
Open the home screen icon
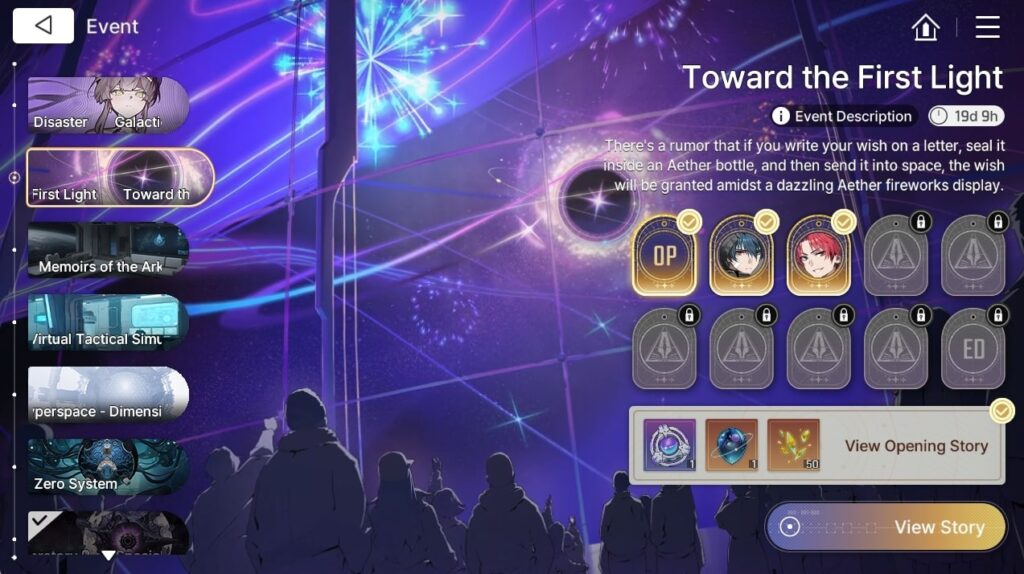click(926, 27)
